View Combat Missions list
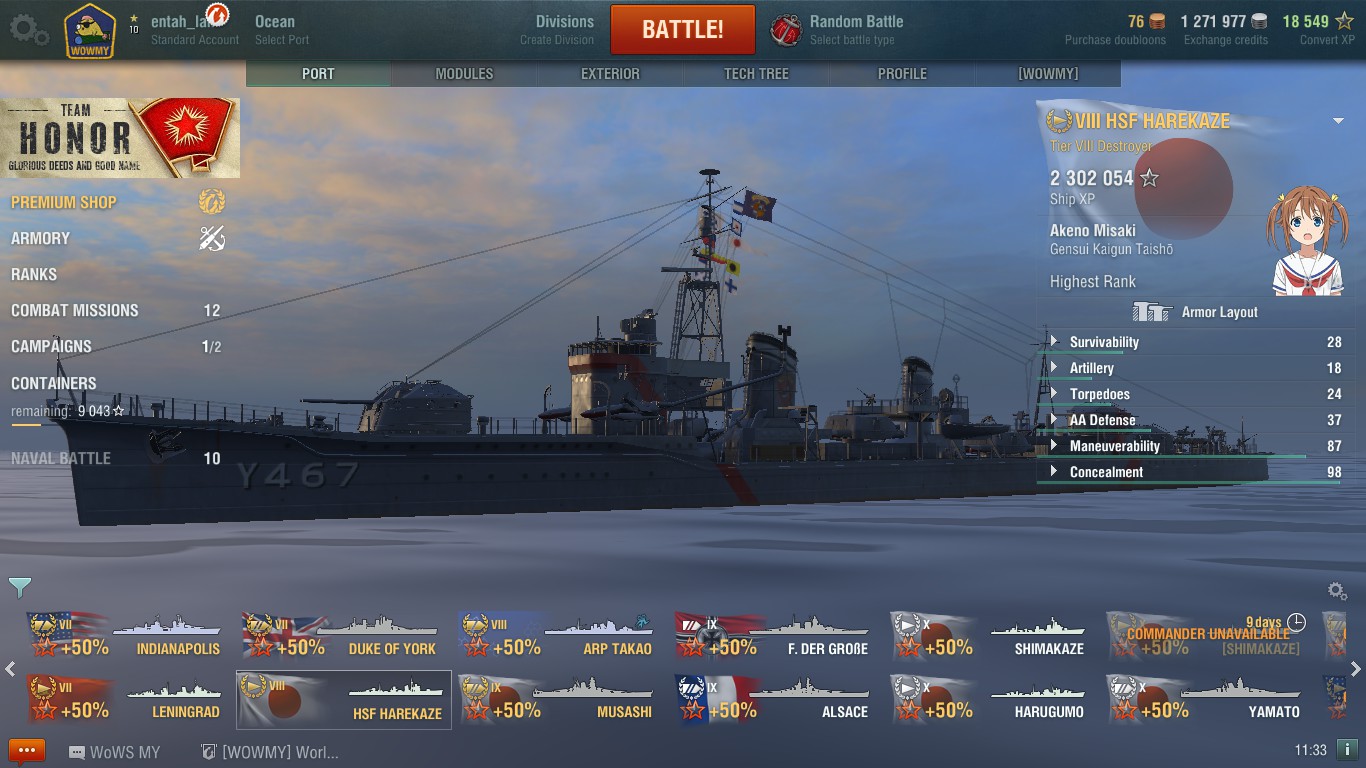1366x768 pixels. click(x=75, y=310)
